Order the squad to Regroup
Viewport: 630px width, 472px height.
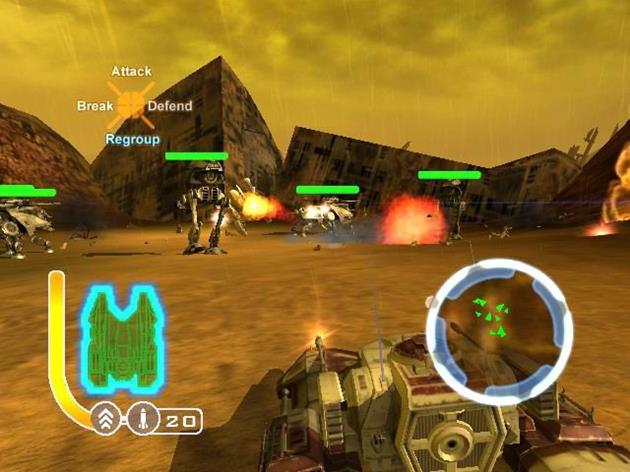point(132,140)
